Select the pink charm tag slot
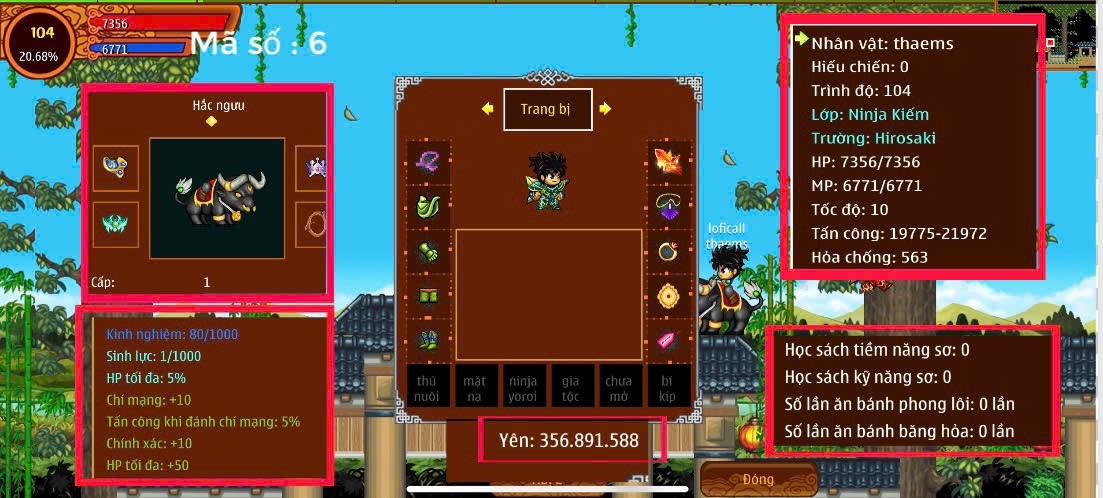 point(668,340)
